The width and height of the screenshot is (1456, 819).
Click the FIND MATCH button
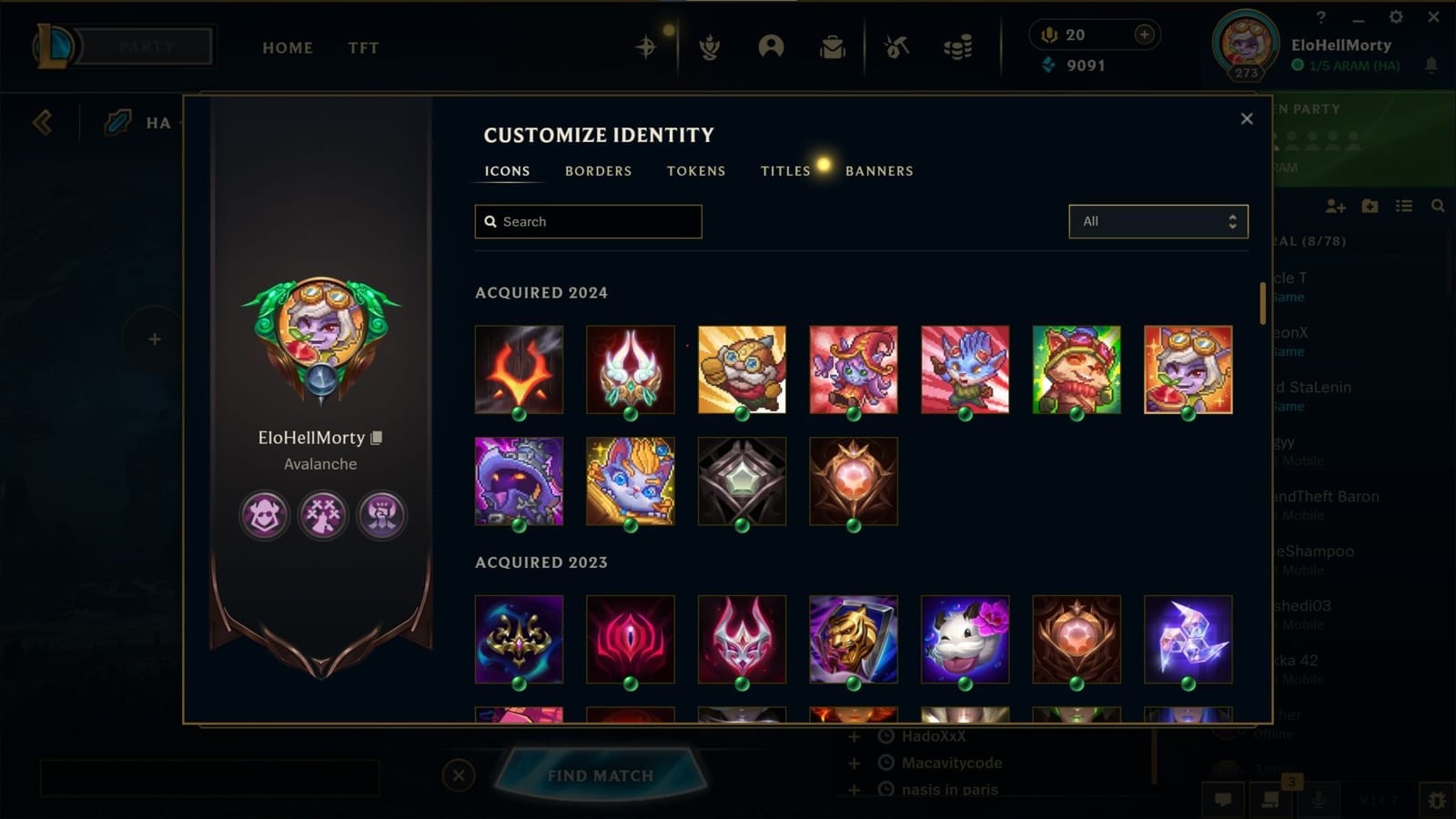[x=602, y=775]
